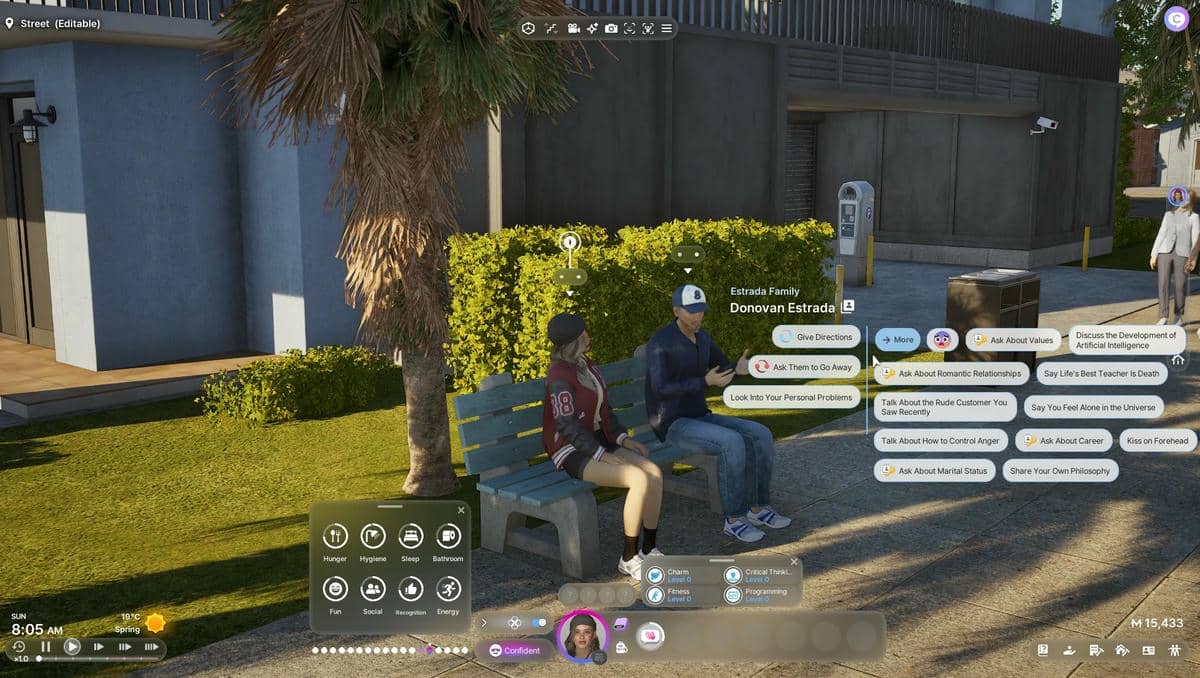Set game speed to normal play
The height and width of the screenshot is (678, 1200).
tap(72, 647)
